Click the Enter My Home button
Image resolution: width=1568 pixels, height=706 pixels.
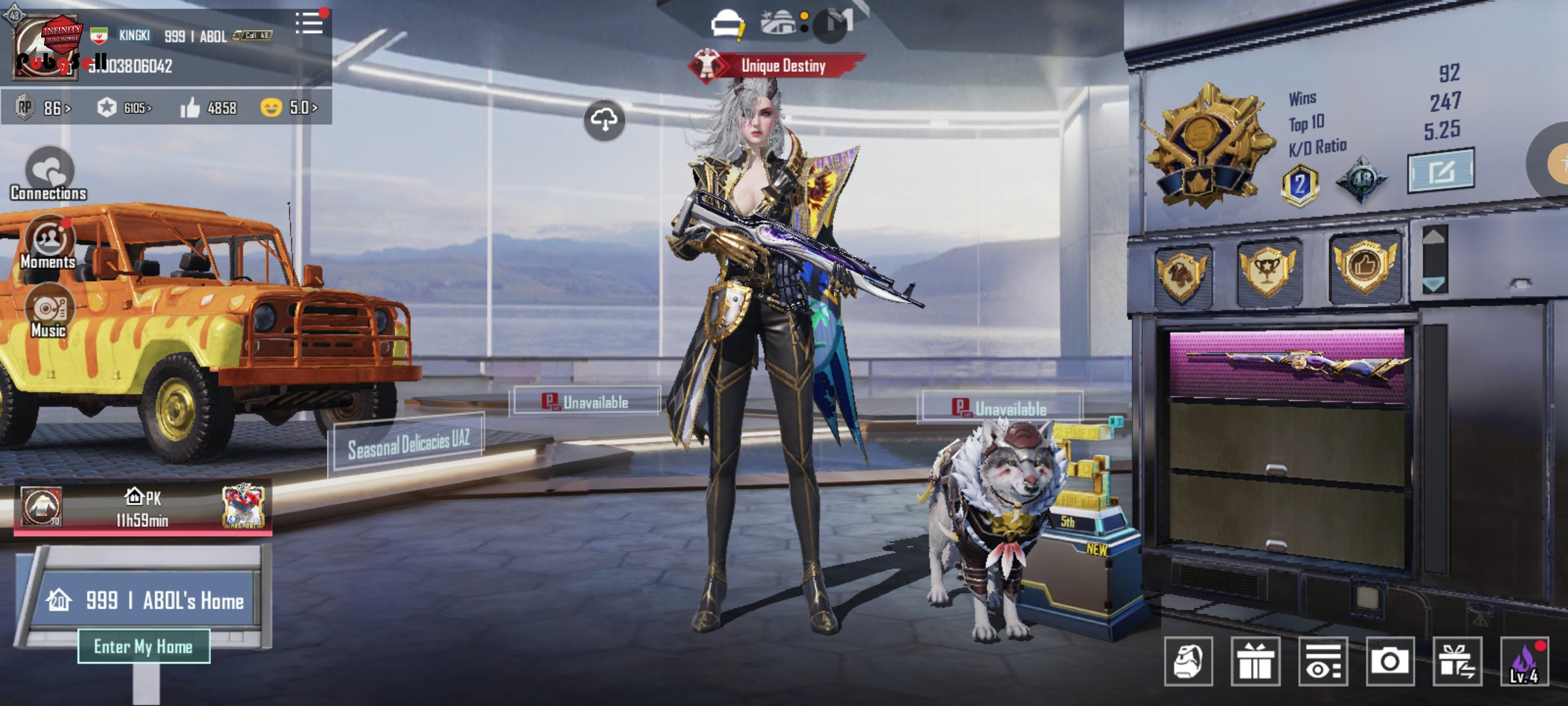(x=144, y=647)
